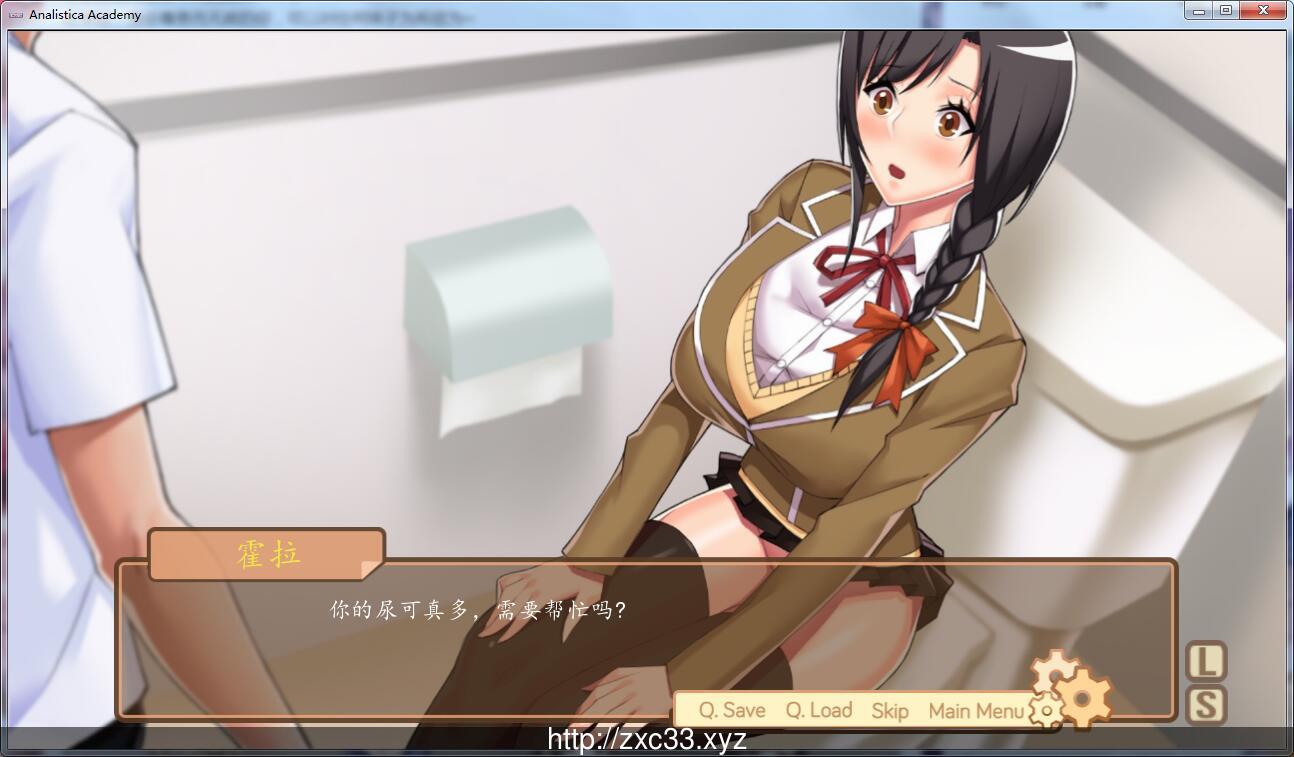Toggle Skip mode to fast-forward dialogue
This screenshot has height=757, width=1294.
tap(889, 711)
